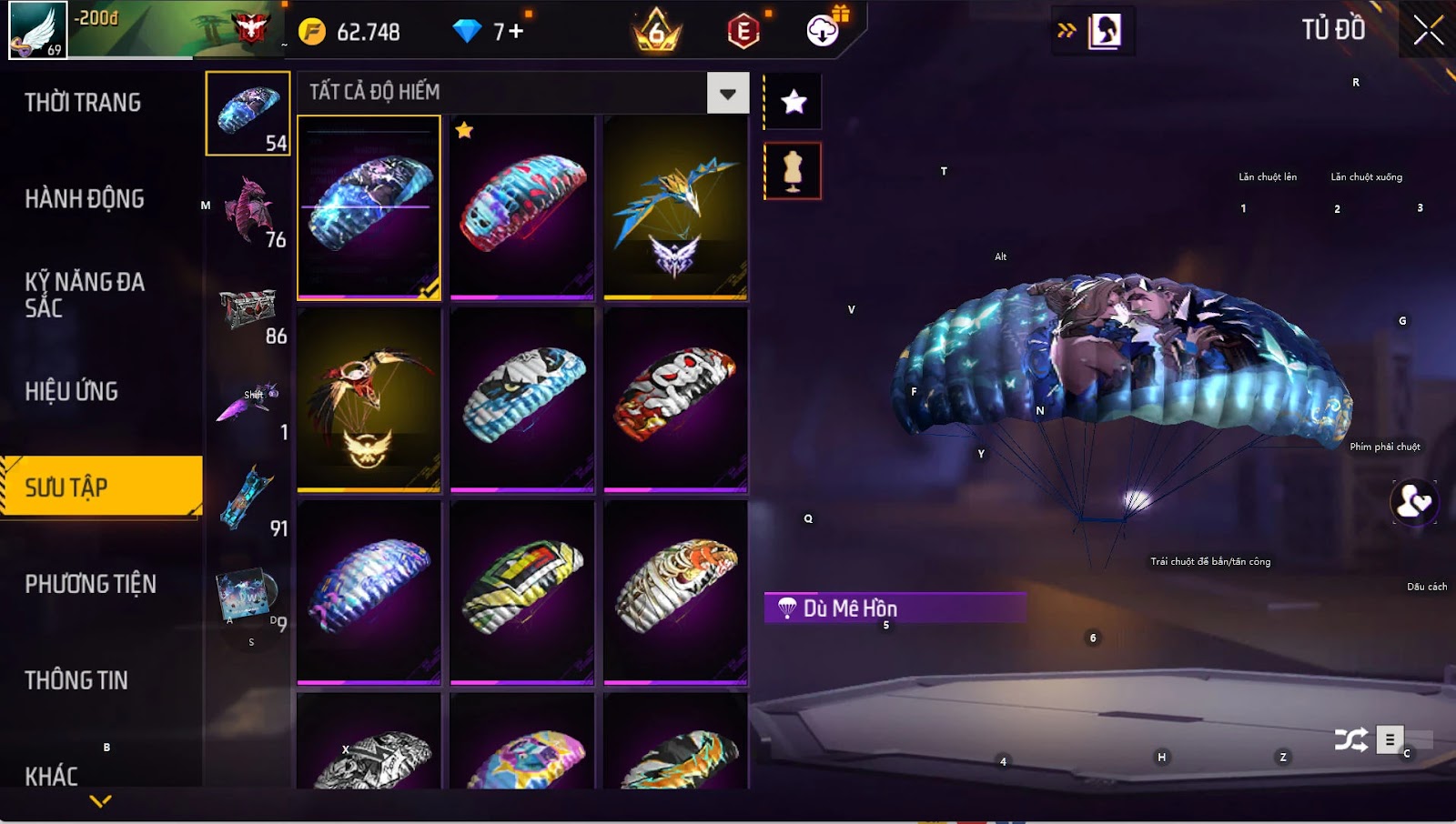
Task: Tap the shuffle random icon
Action: click(1350, 740)
